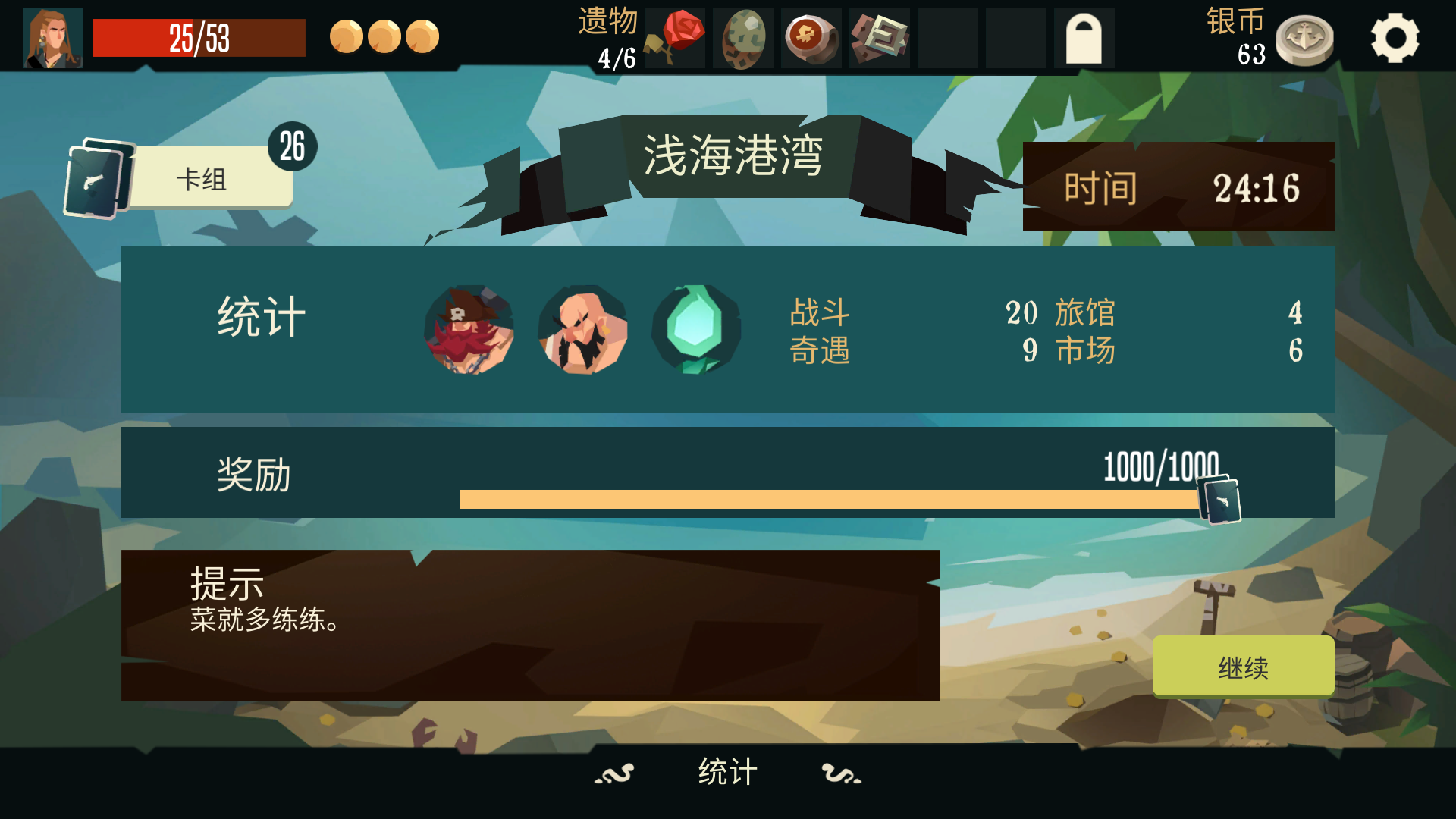Expand the right wave scroll arrow
1456x819 pixels.
click(x=838, y=773)
